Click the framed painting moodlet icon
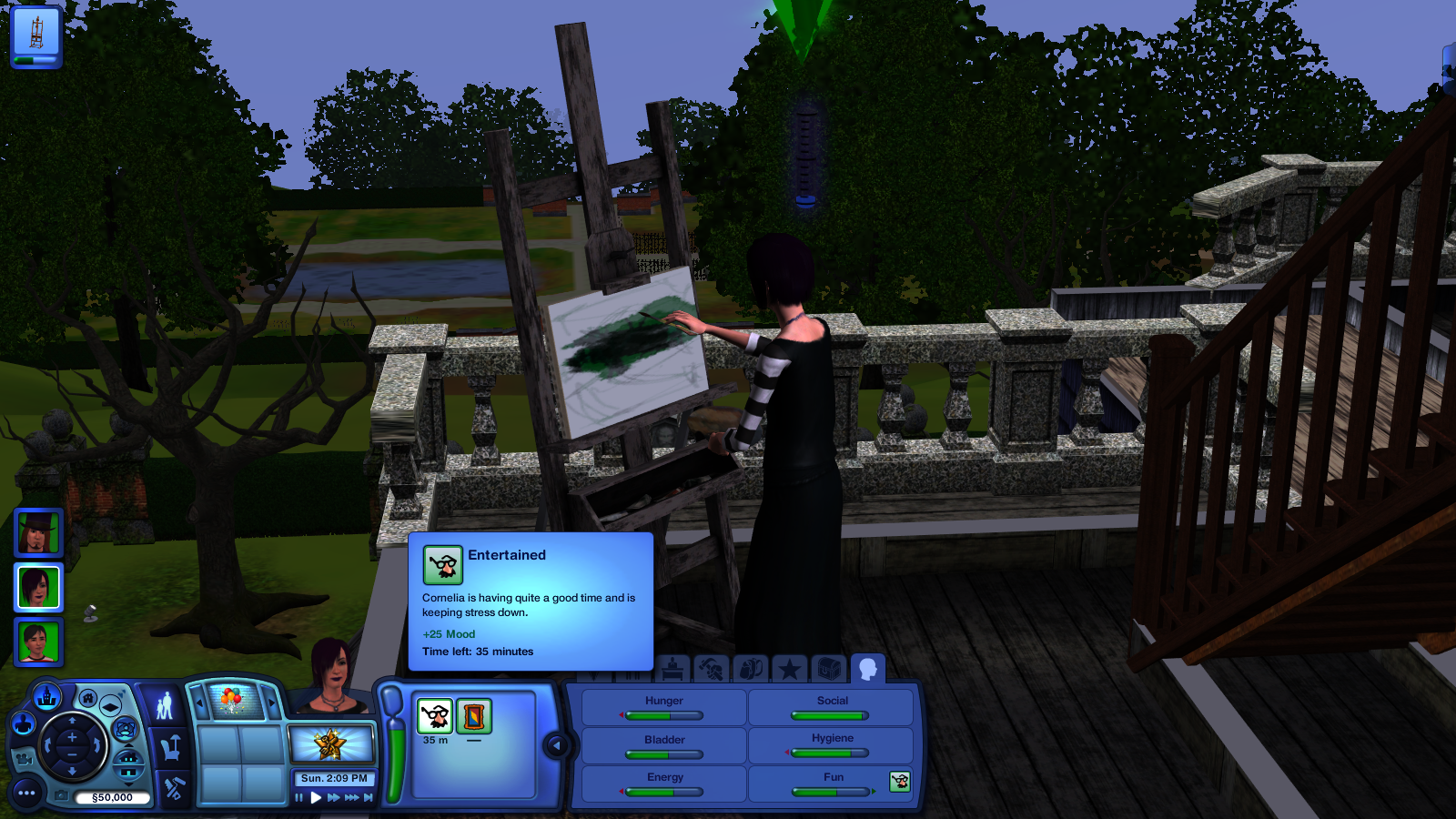The image size is (1456, 819). [473, 716]
